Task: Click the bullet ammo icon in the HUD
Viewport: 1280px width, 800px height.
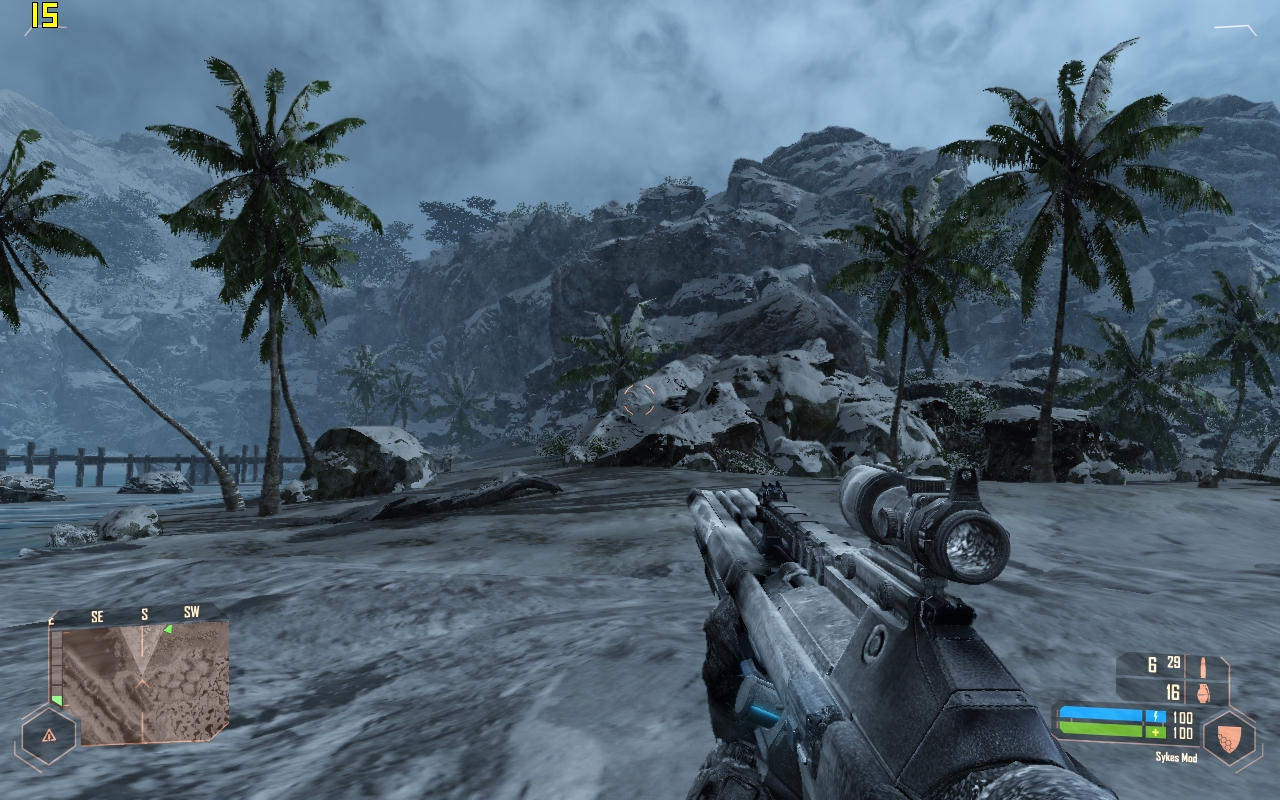Action: (x=1203, y=666)
